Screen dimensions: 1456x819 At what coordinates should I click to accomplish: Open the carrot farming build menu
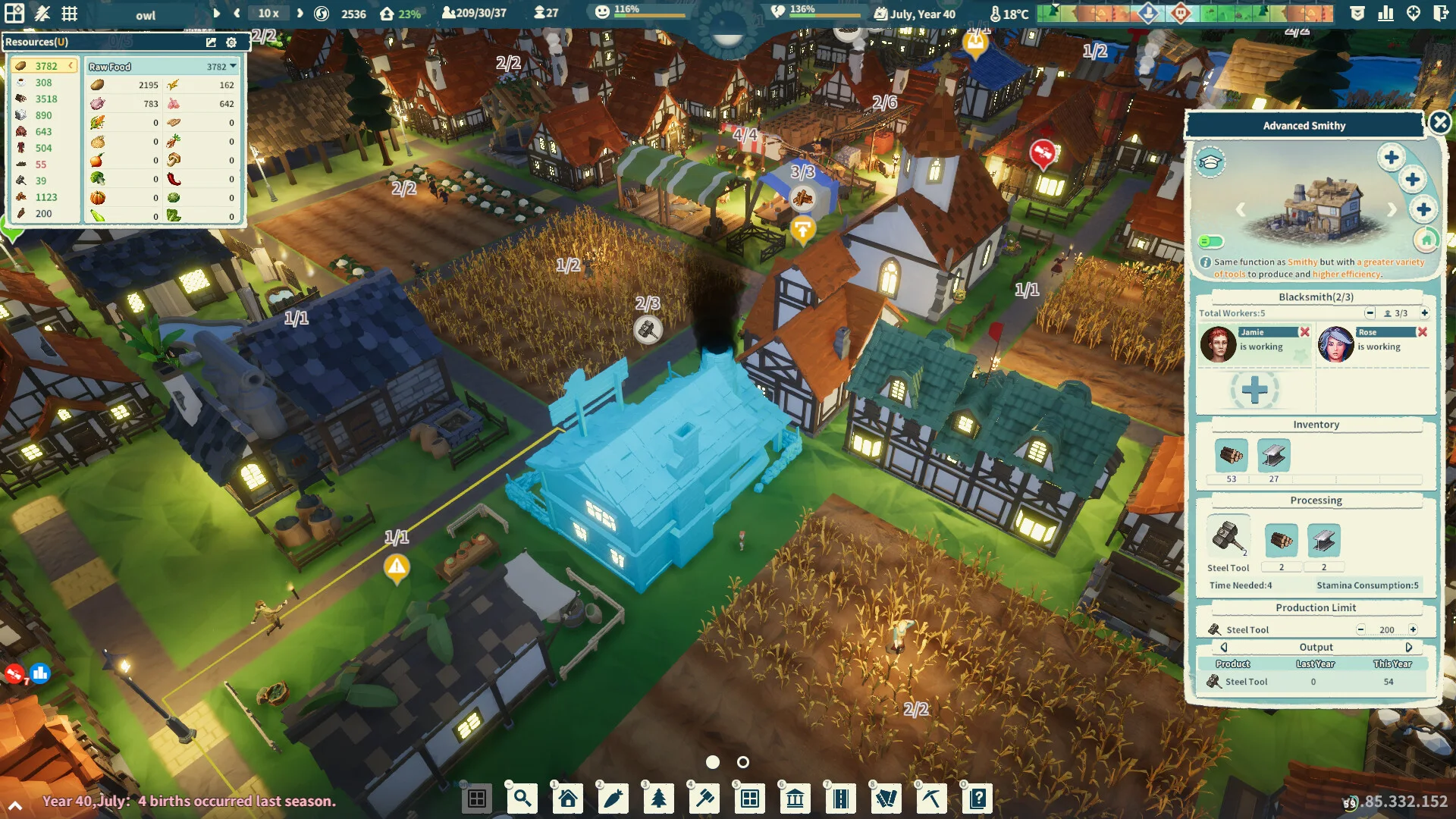[x=613, y=799]
